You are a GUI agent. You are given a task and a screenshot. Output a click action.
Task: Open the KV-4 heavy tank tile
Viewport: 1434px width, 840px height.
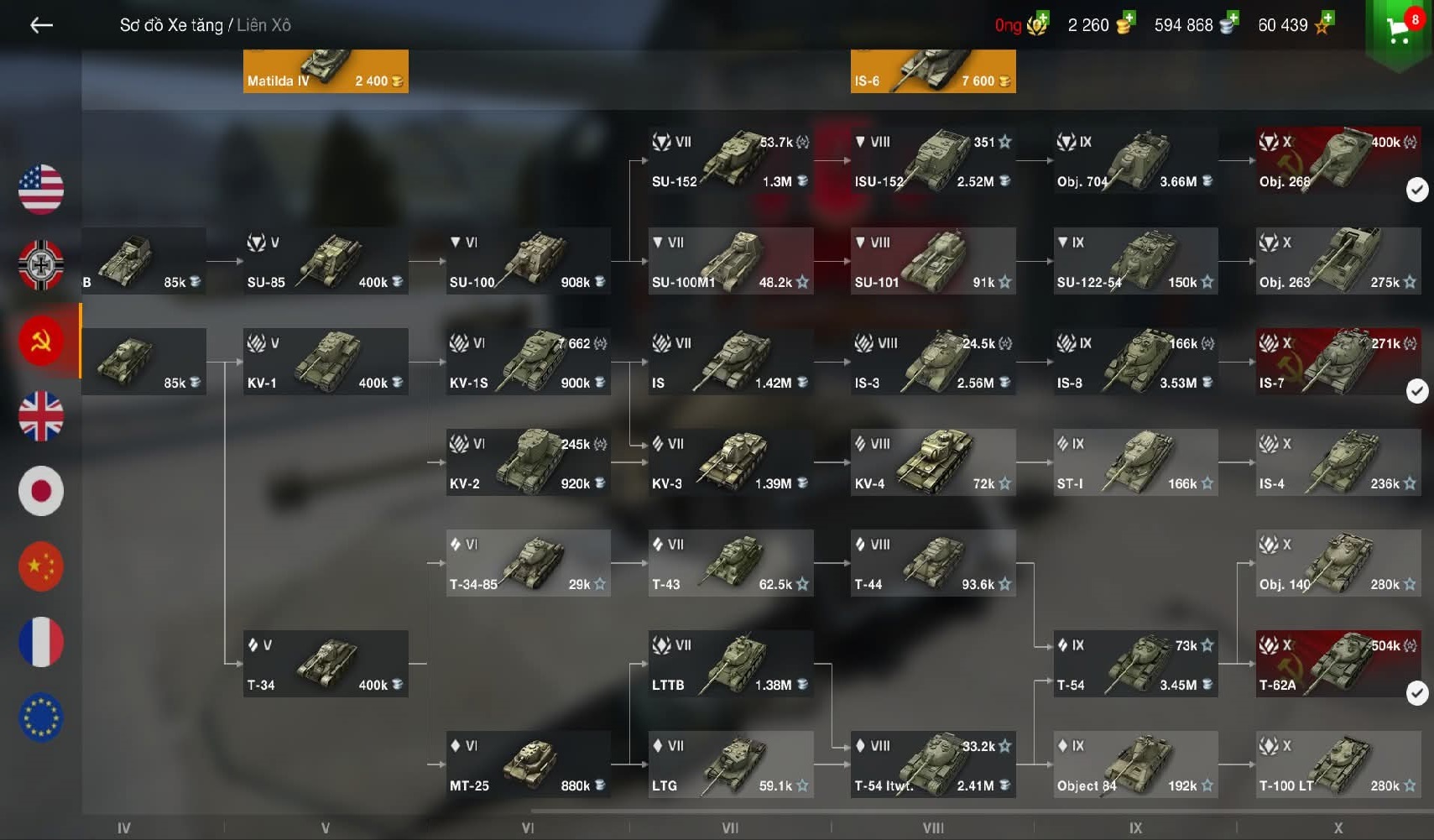click(933, 462)
